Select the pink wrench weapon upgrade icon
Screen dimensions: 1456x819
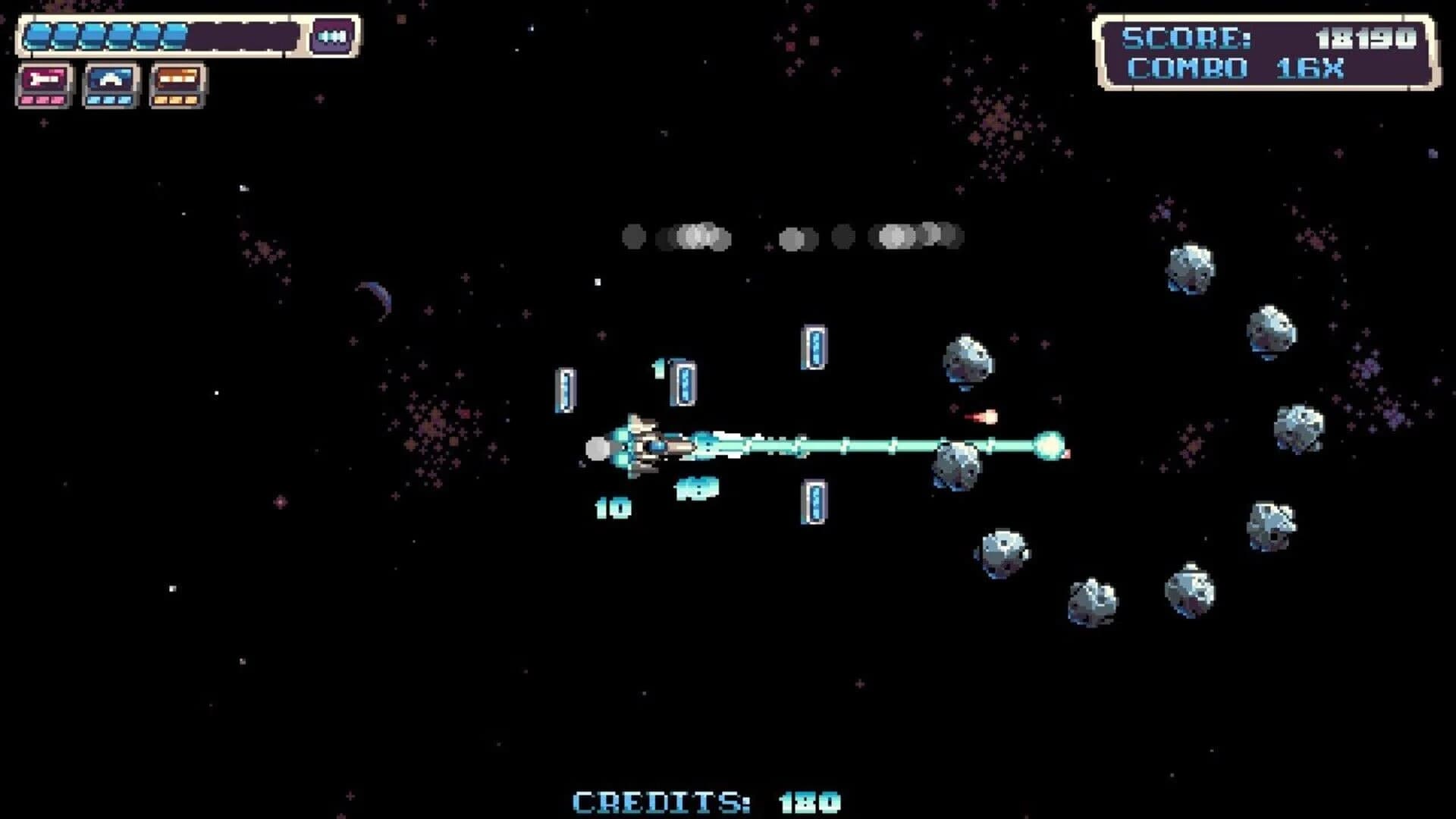(x=43, y=77)
